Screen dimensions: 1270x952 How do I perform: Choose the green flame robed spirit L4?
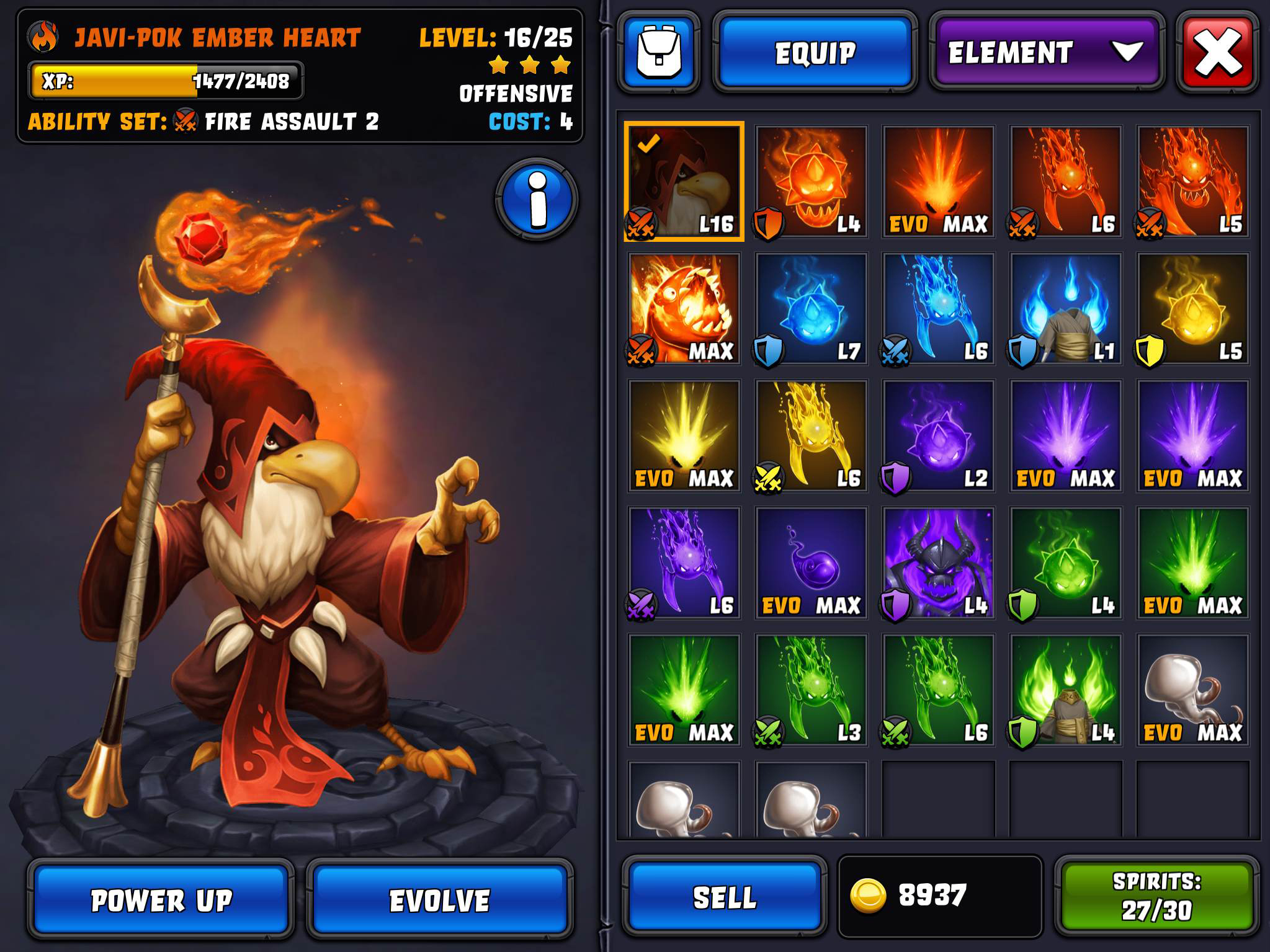(x=1065, y=690)
